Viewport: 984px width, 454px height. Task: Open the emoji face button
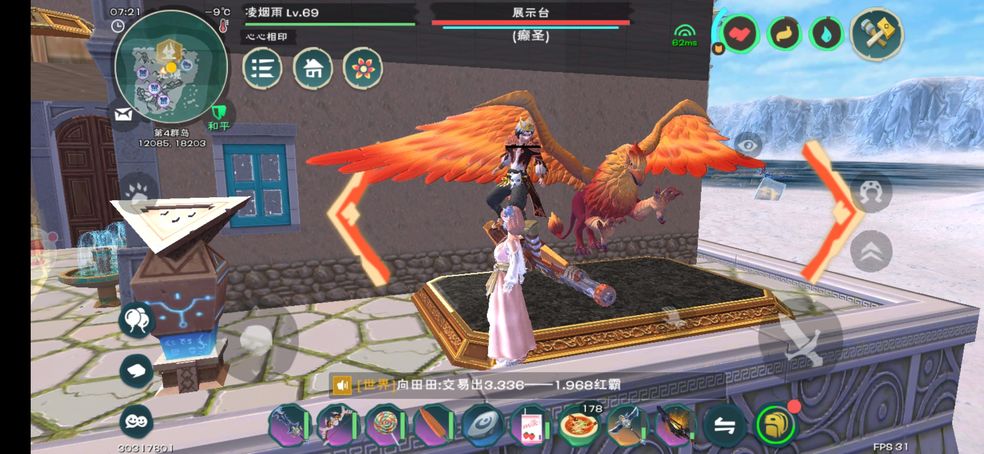click(136, 421)
